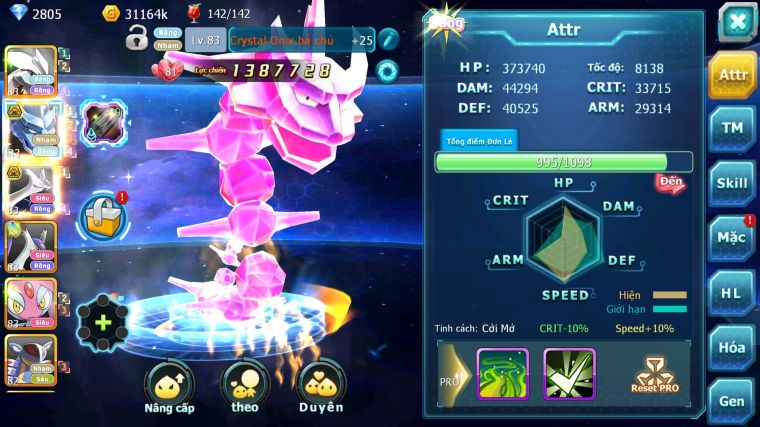Toggle the padlock icon beside the level
This screenshot has height=427, width=760.
coord(137,40)
